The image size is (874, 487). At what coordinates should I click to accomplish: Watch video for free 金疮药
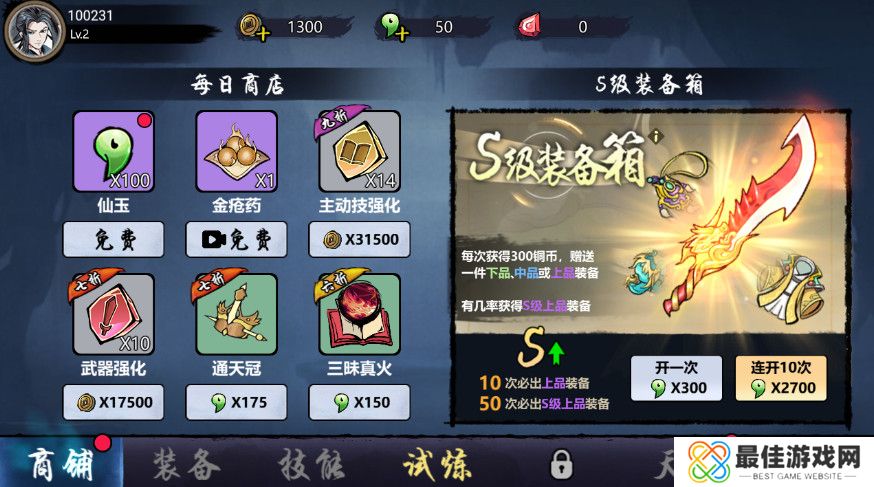[236, 239]
